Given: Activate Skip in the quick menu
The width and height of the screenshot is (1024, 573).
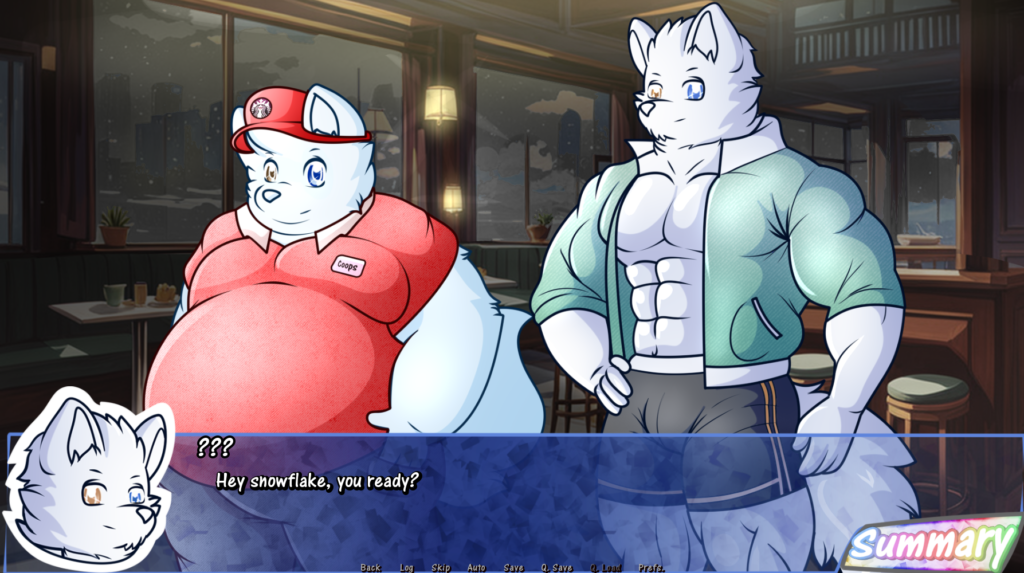Looking at the screenshot, I should click(x=440, y=567).
